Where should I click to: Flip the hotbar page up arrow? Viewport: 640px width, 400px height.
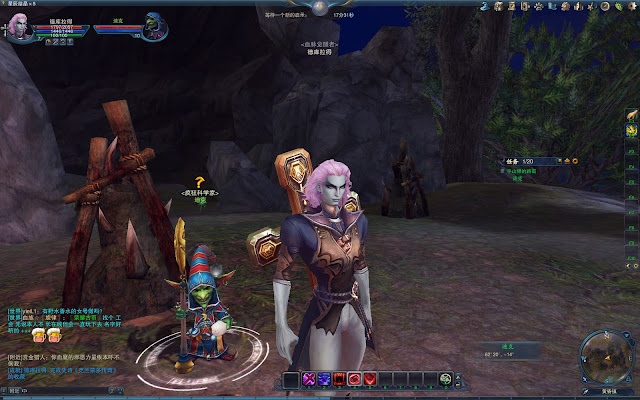pyautogui.click(x=457, y=374)
